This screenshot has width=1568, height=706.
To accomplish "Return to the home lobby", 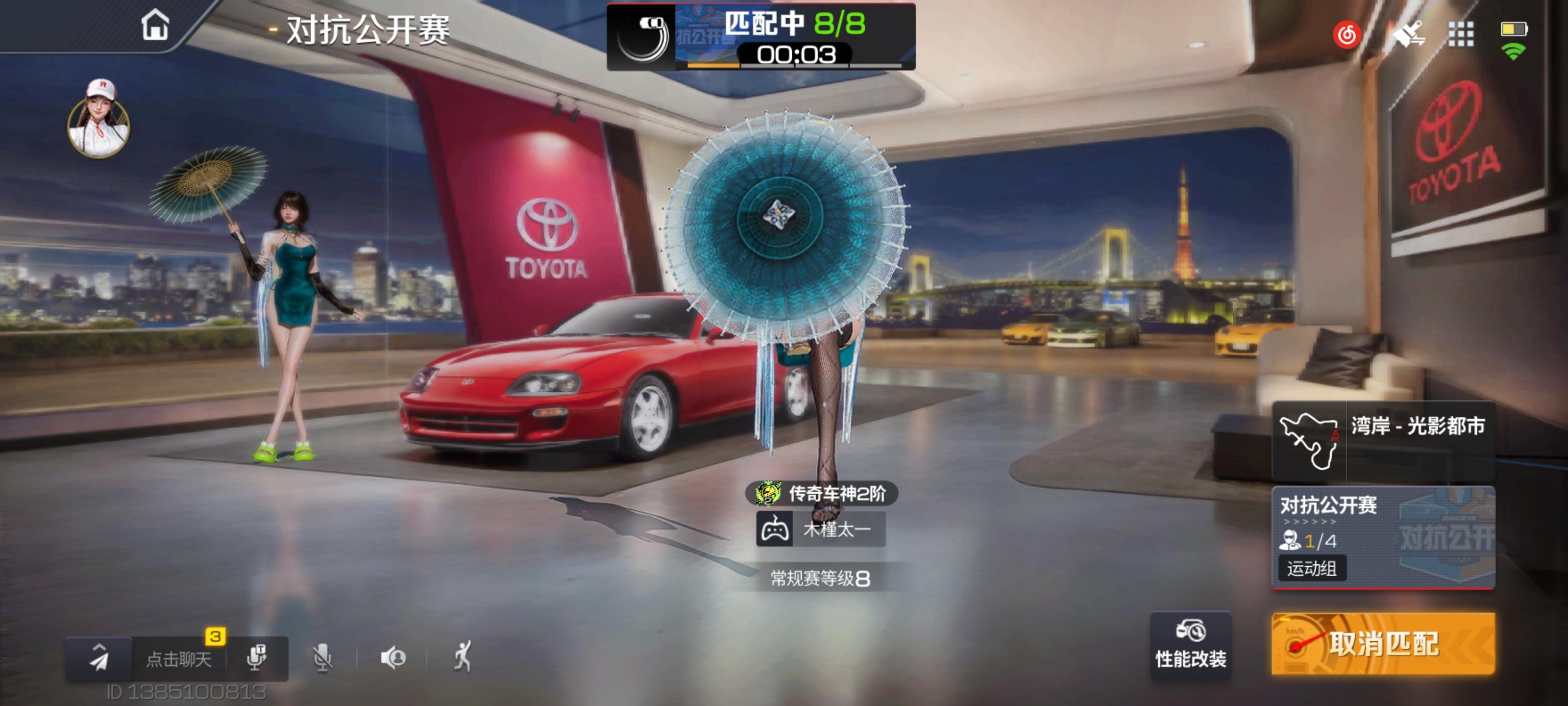I will click(x=155, y=25).
